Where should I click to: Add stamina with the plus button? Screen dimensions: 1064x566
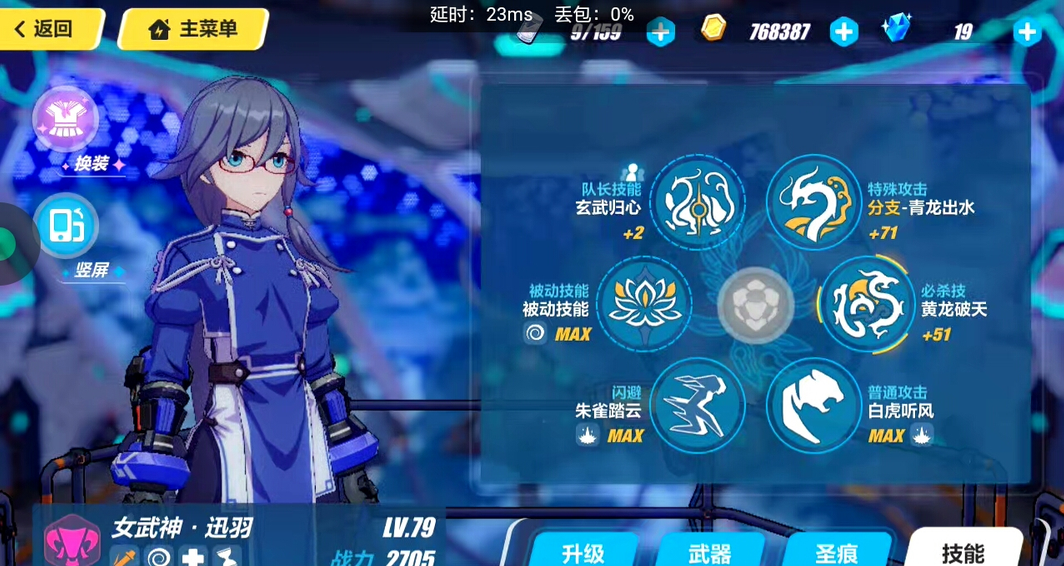coord(660,32)
